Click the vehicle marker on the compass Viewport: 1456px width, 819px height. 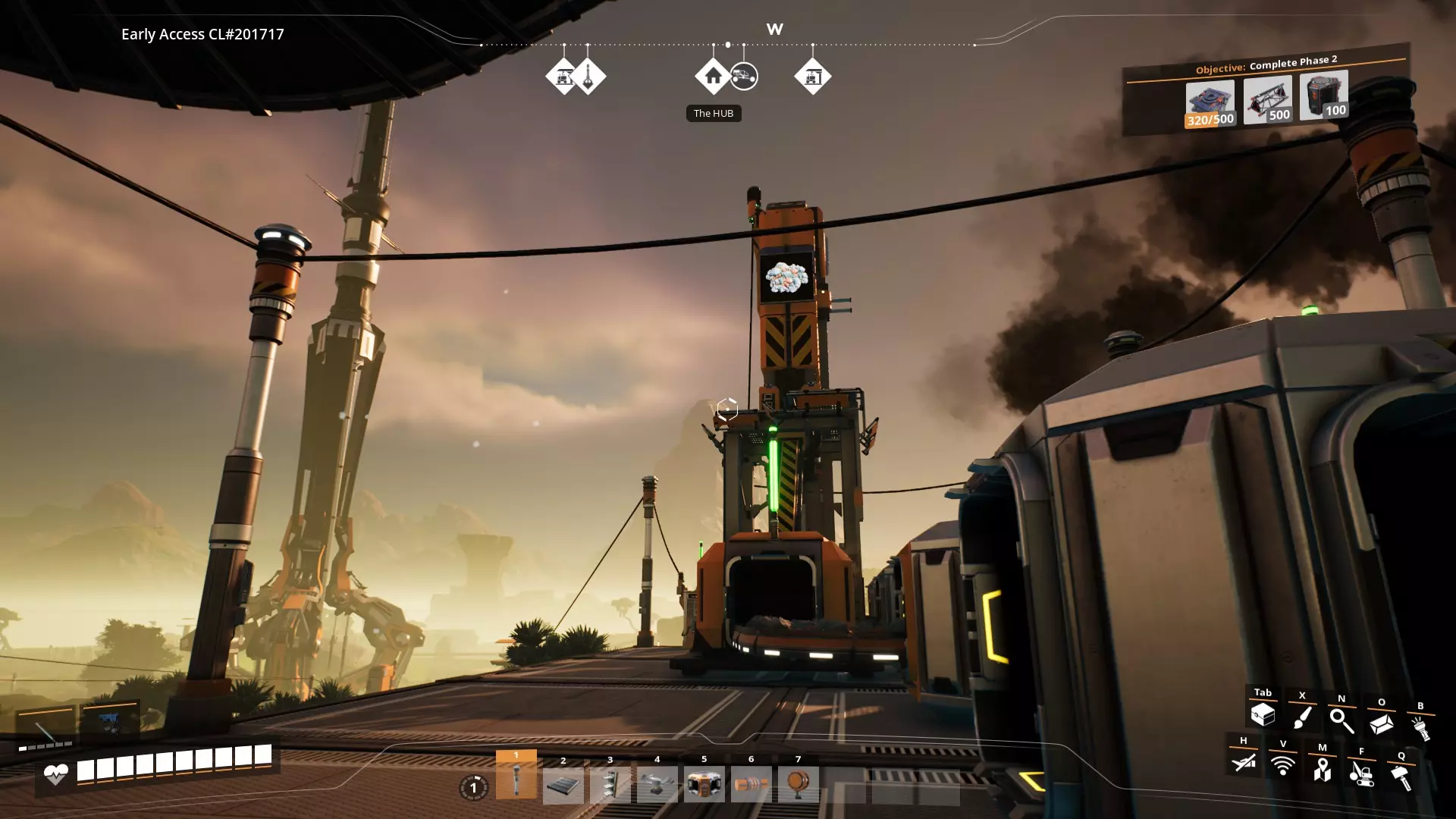click(745, 77)
